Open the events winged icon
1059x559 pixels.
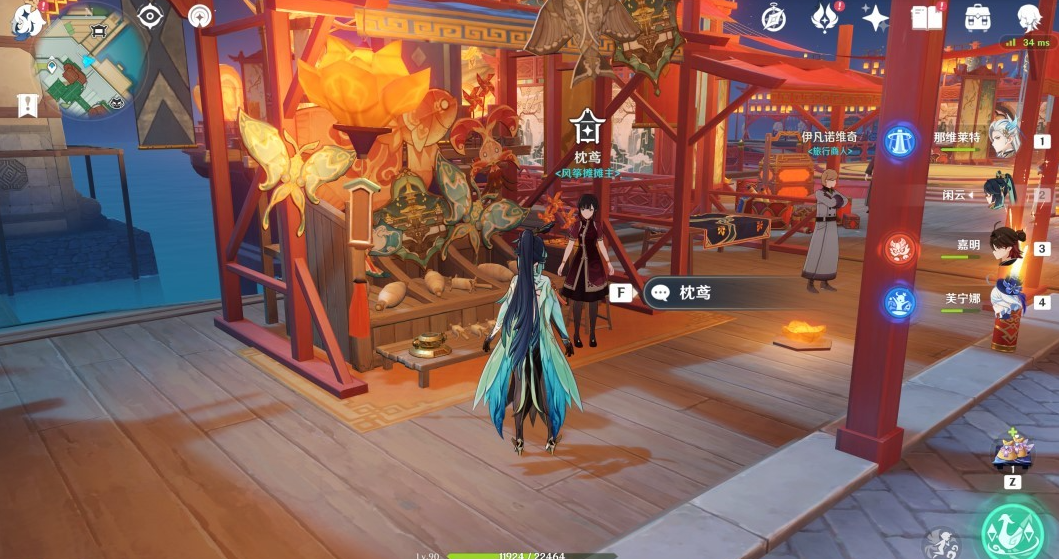point(824,17)
